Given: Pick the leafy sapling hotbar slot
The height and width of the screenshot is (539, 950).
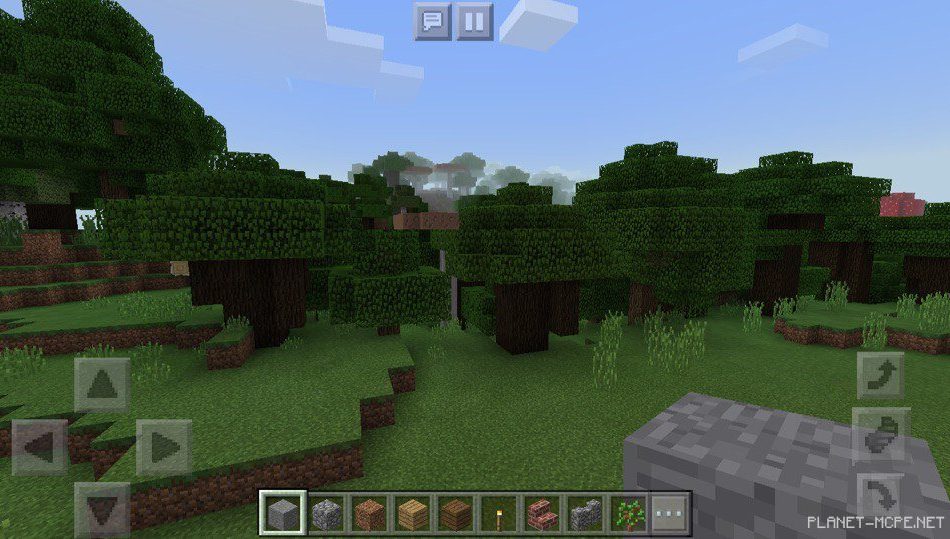Looking at the screenshot, I should (629, 514).
